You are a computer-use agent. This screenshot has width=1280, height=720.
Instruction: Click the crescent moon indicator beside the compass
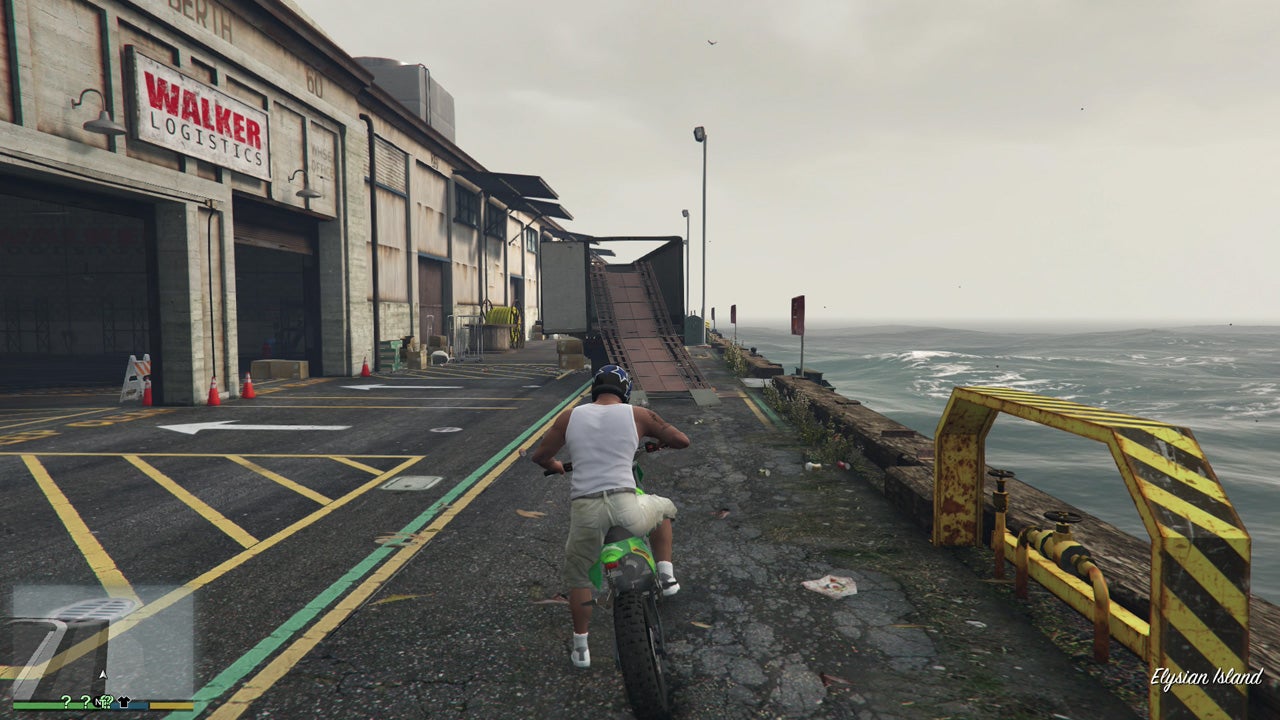104,700
